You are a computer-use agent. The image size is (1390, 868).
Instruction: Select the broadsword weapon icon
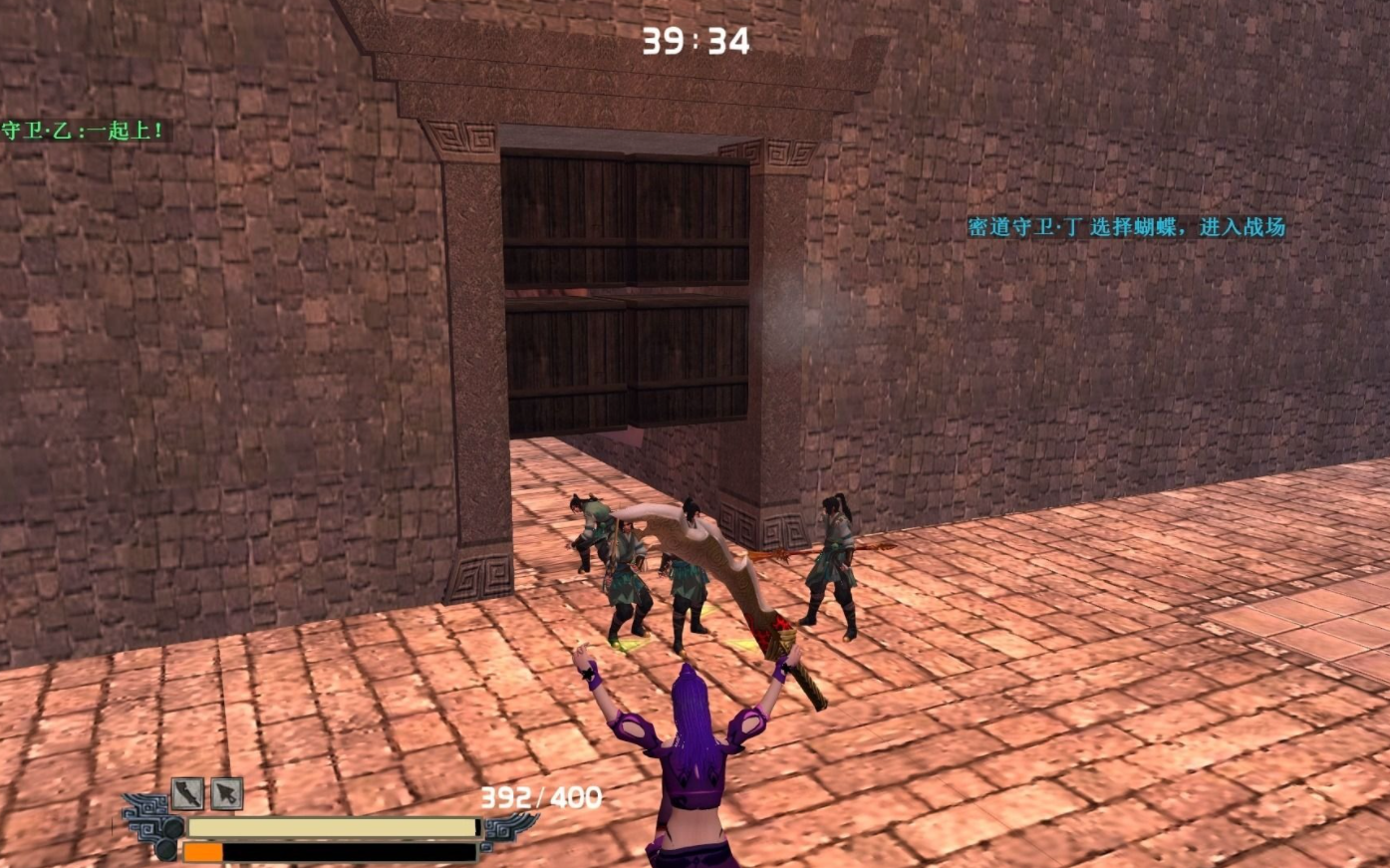click(x=187, y=793)
